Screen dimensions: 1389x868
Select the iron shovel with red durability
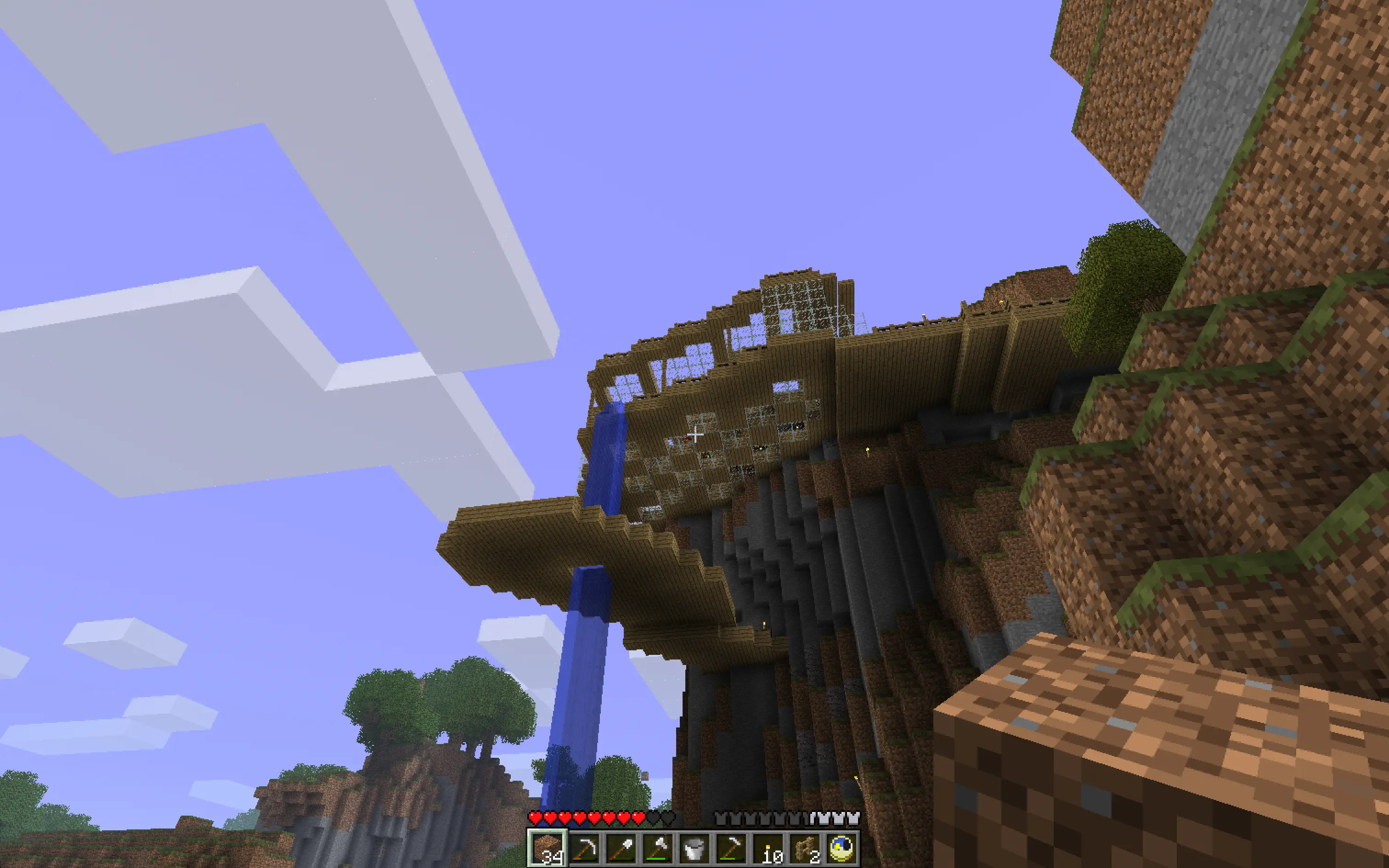(622, 848)
